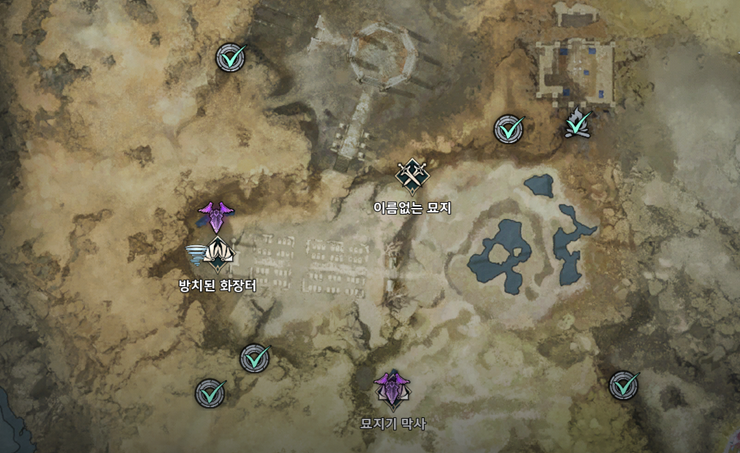Select the campfire marker with a checkmark

[576, 124]
